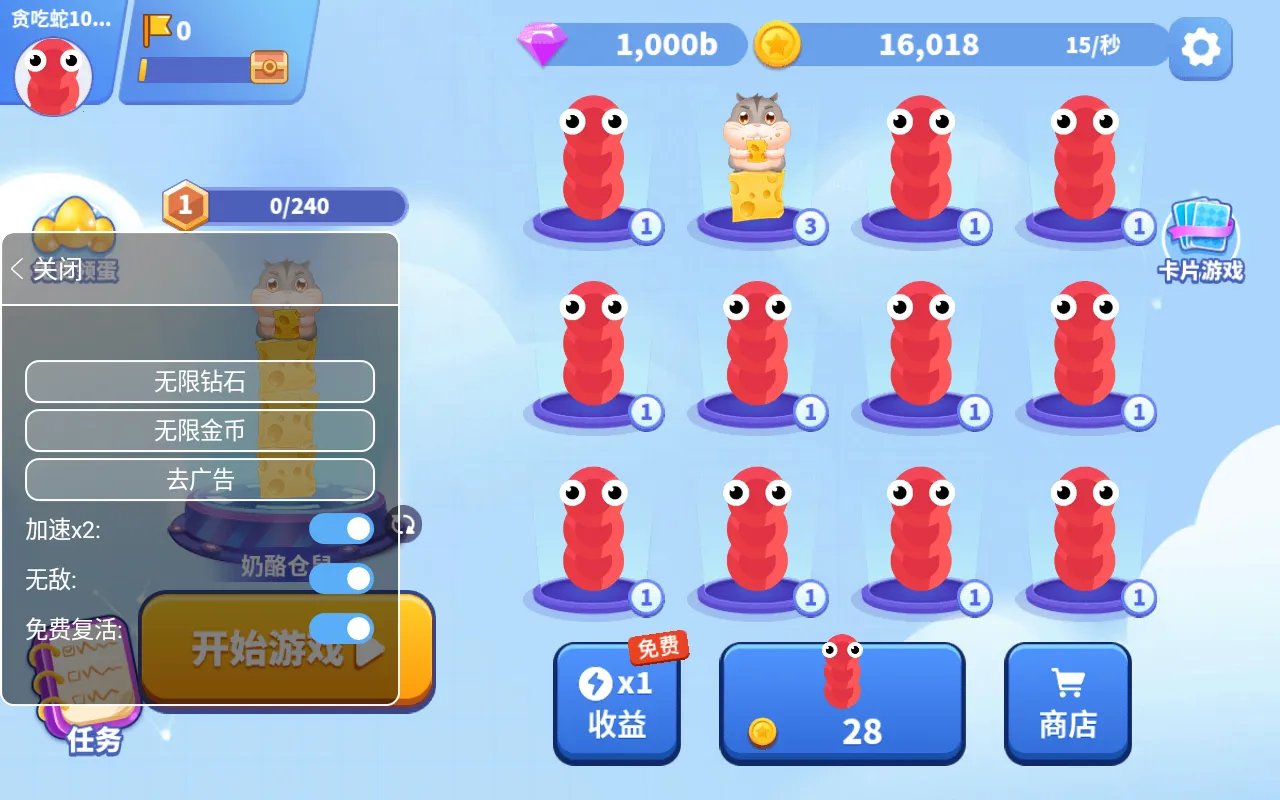This screenshot has width=1280, height=800.
Task: Click the flag icon showing 0
Action: [155, 32]
